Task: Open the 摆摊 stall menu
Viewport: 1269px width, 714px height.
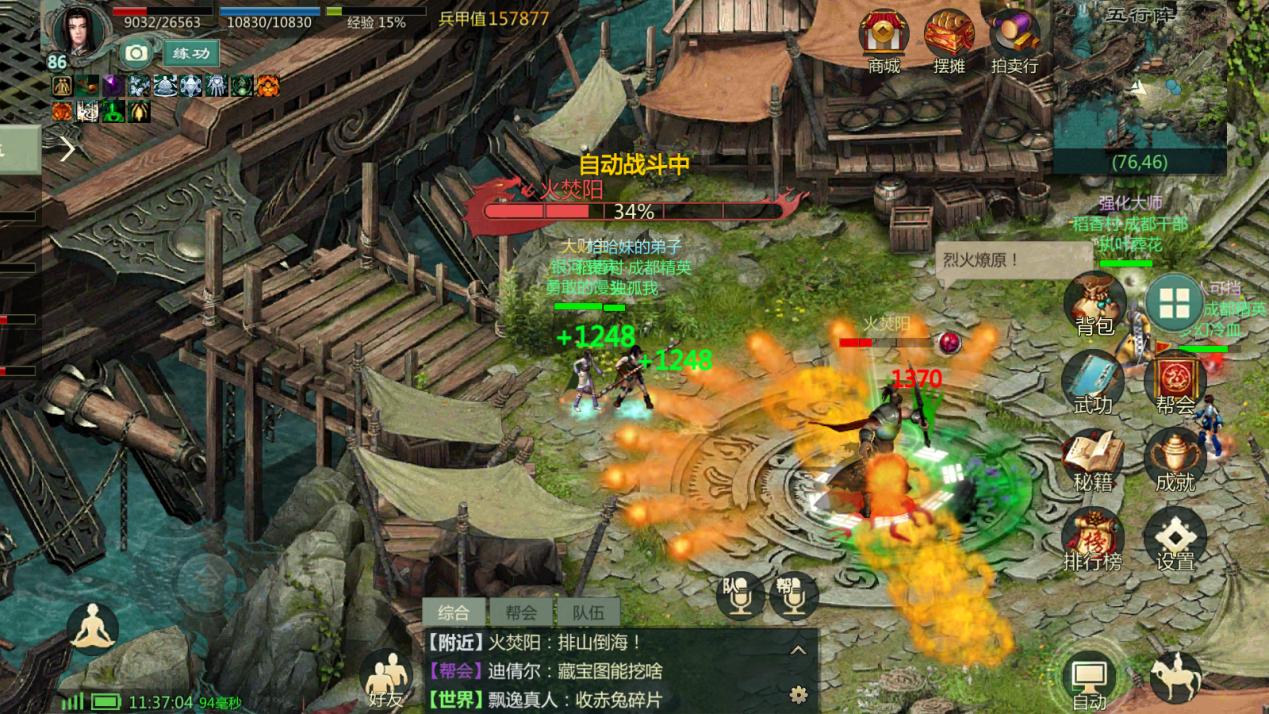Action: click(949, 38)
